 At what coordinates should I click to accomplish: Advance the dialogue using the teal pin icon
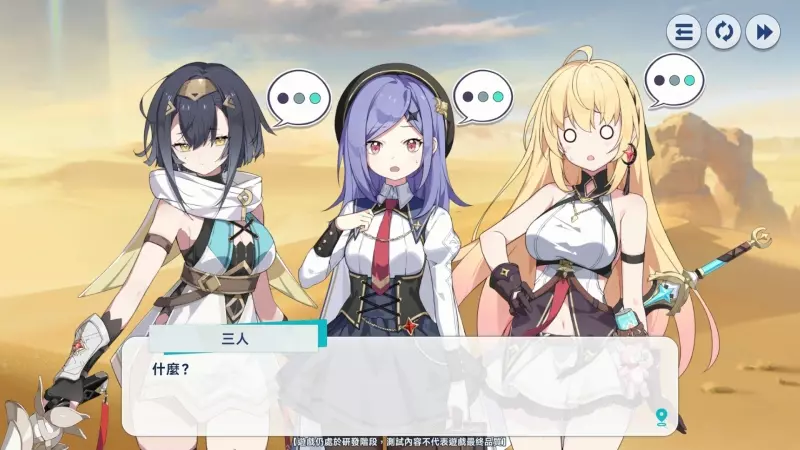pos(661,417)
